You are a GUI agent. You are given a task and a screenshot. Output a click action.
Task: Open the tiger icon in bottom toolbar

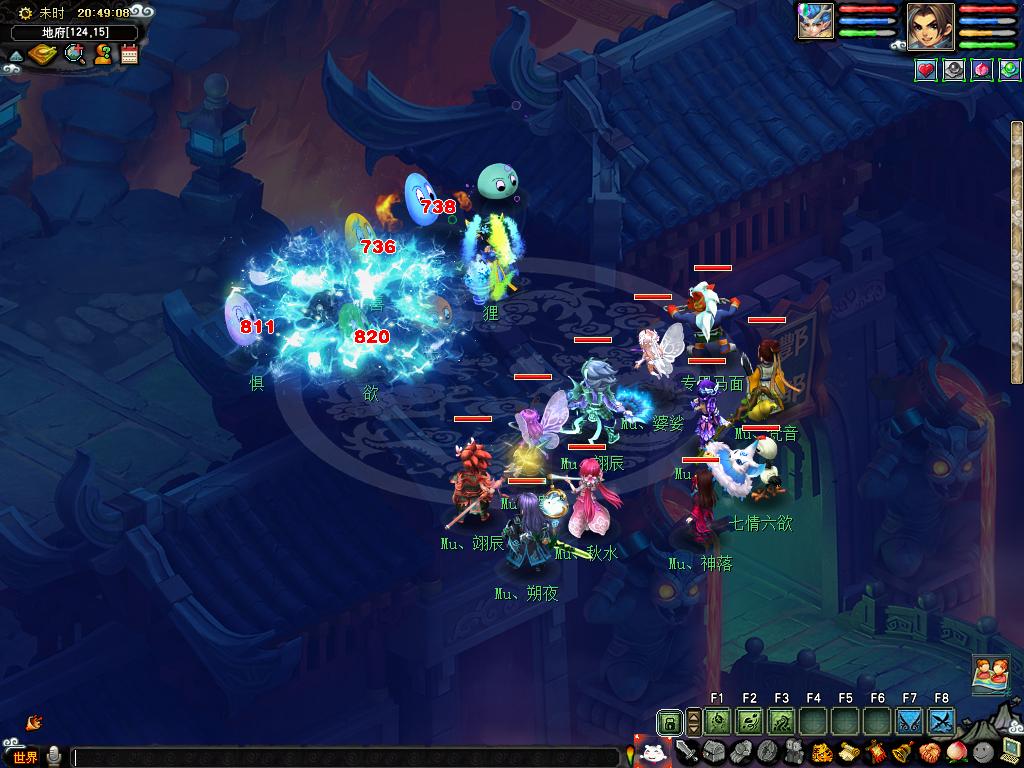[x=823, y=752]
